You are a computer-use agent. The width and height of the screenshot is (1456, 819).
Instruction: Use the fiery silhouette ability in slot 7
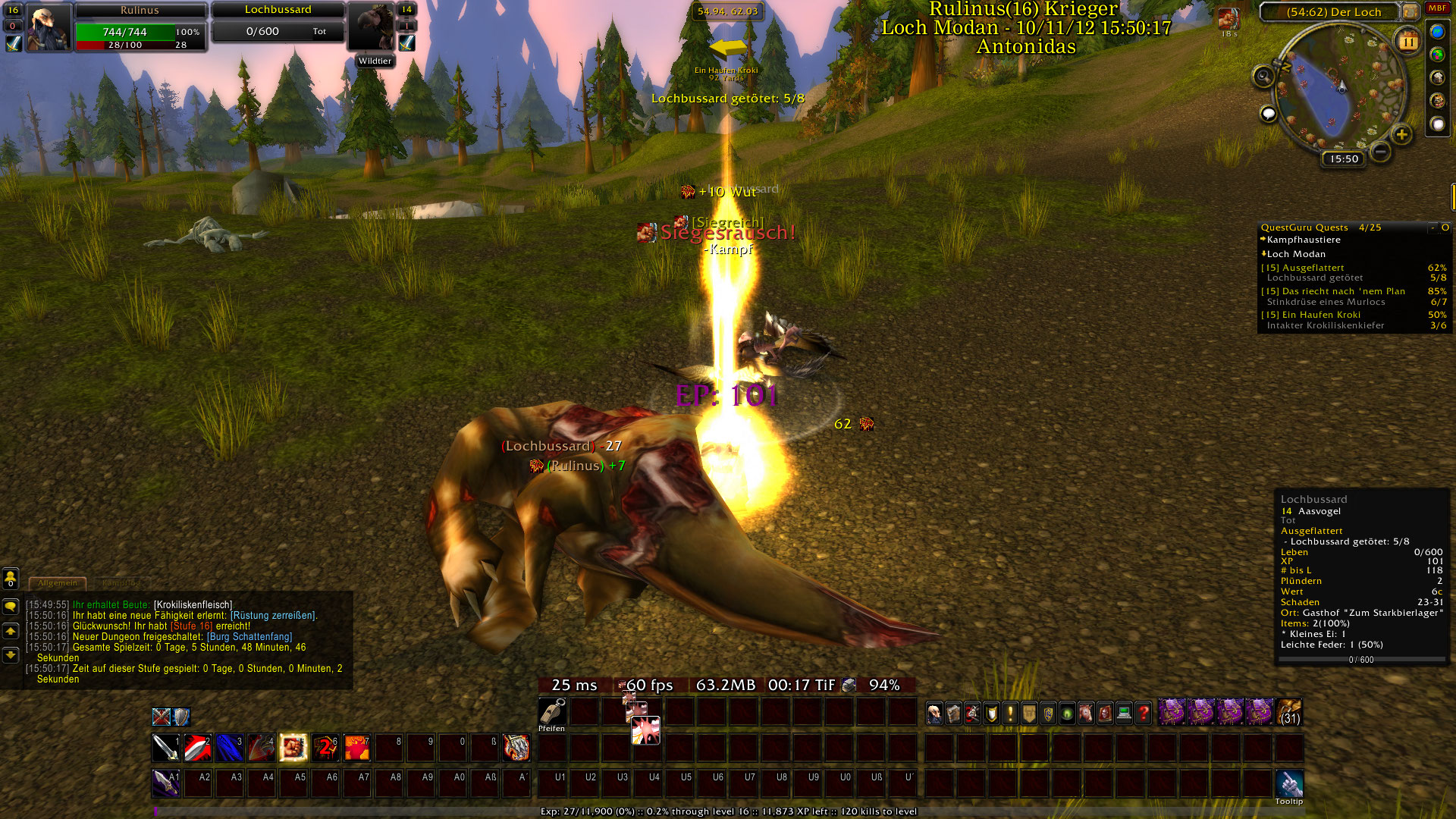[x=356, y=748]
